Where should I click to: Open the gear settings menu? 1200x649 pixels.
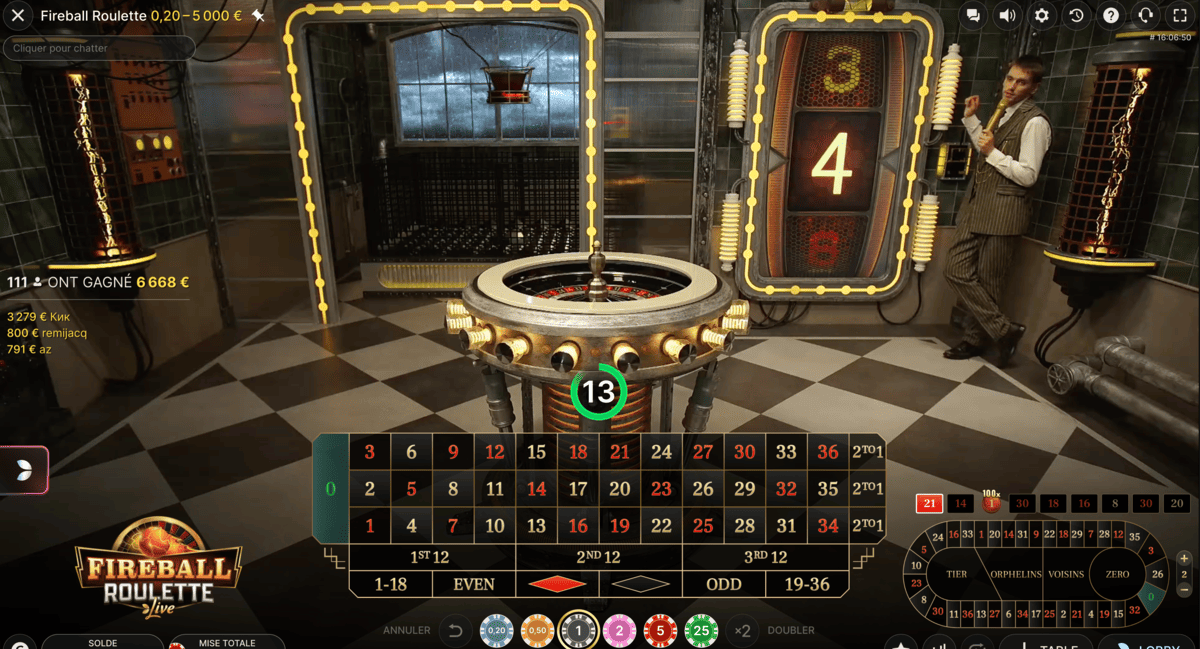tap(1042, 16)
